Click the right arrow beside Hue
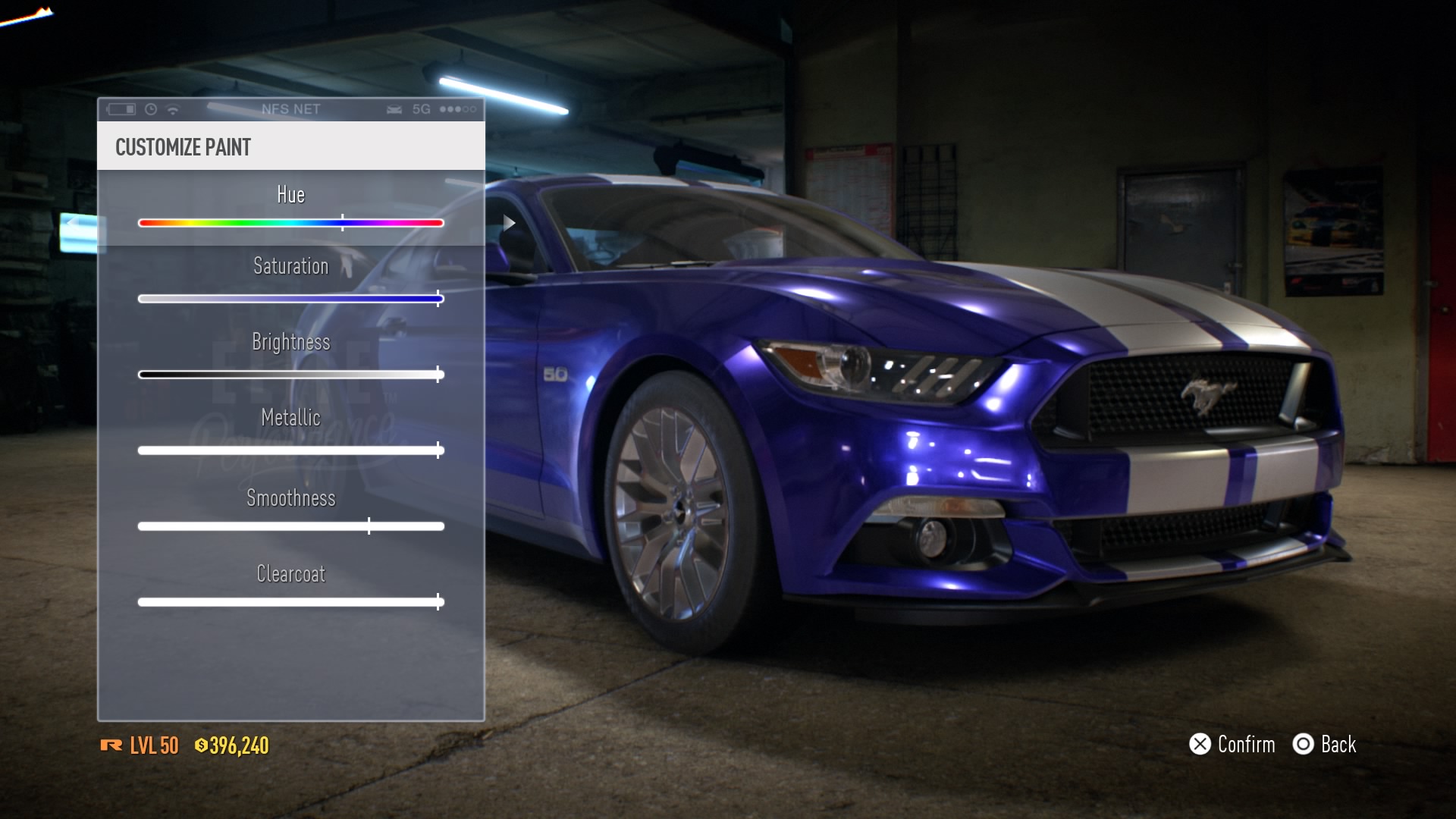This screenshot has height=819, width=1456. coord(510,223)
